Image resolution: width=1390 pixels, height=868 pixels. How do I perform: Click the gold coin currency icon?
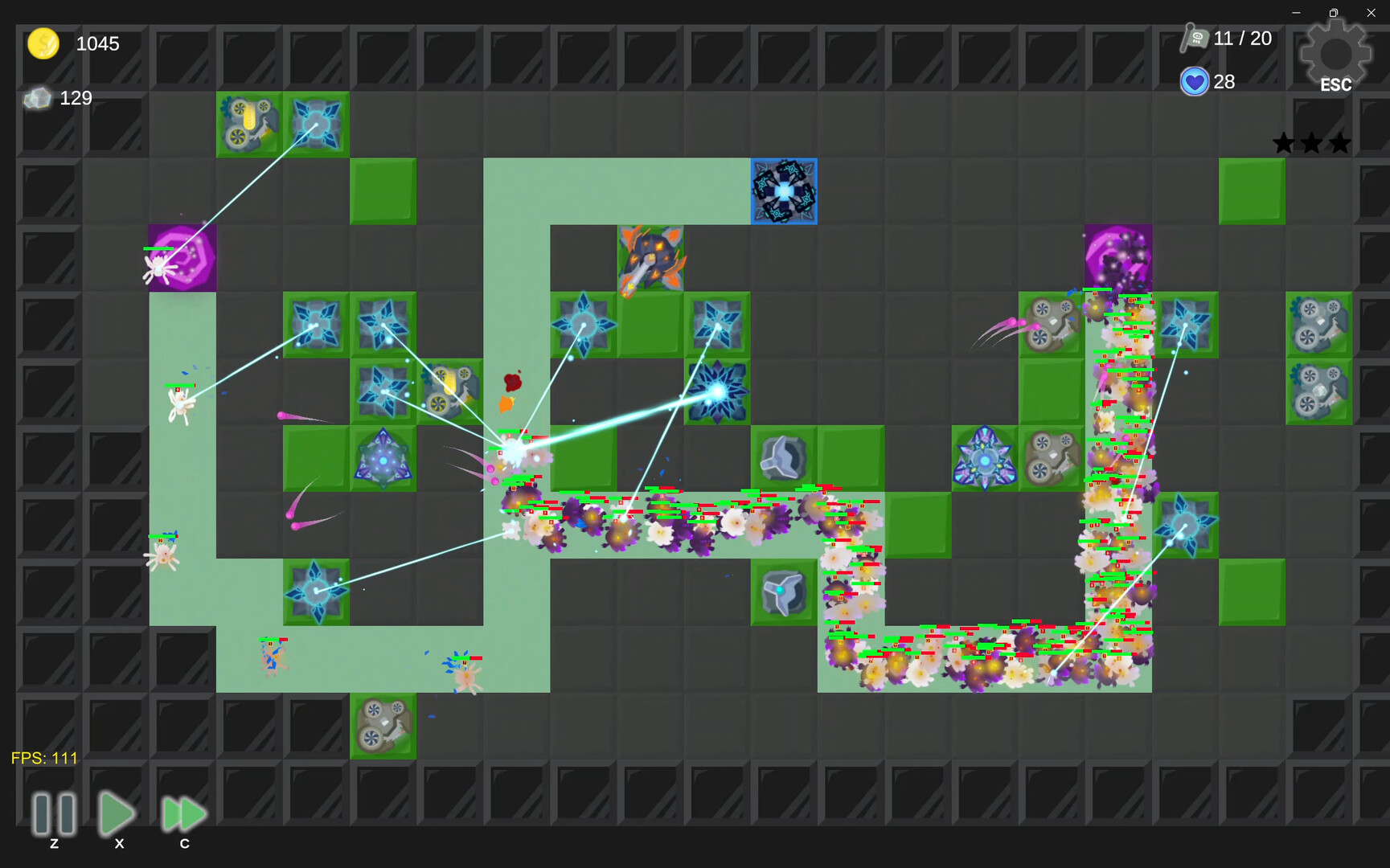(43, 44)
